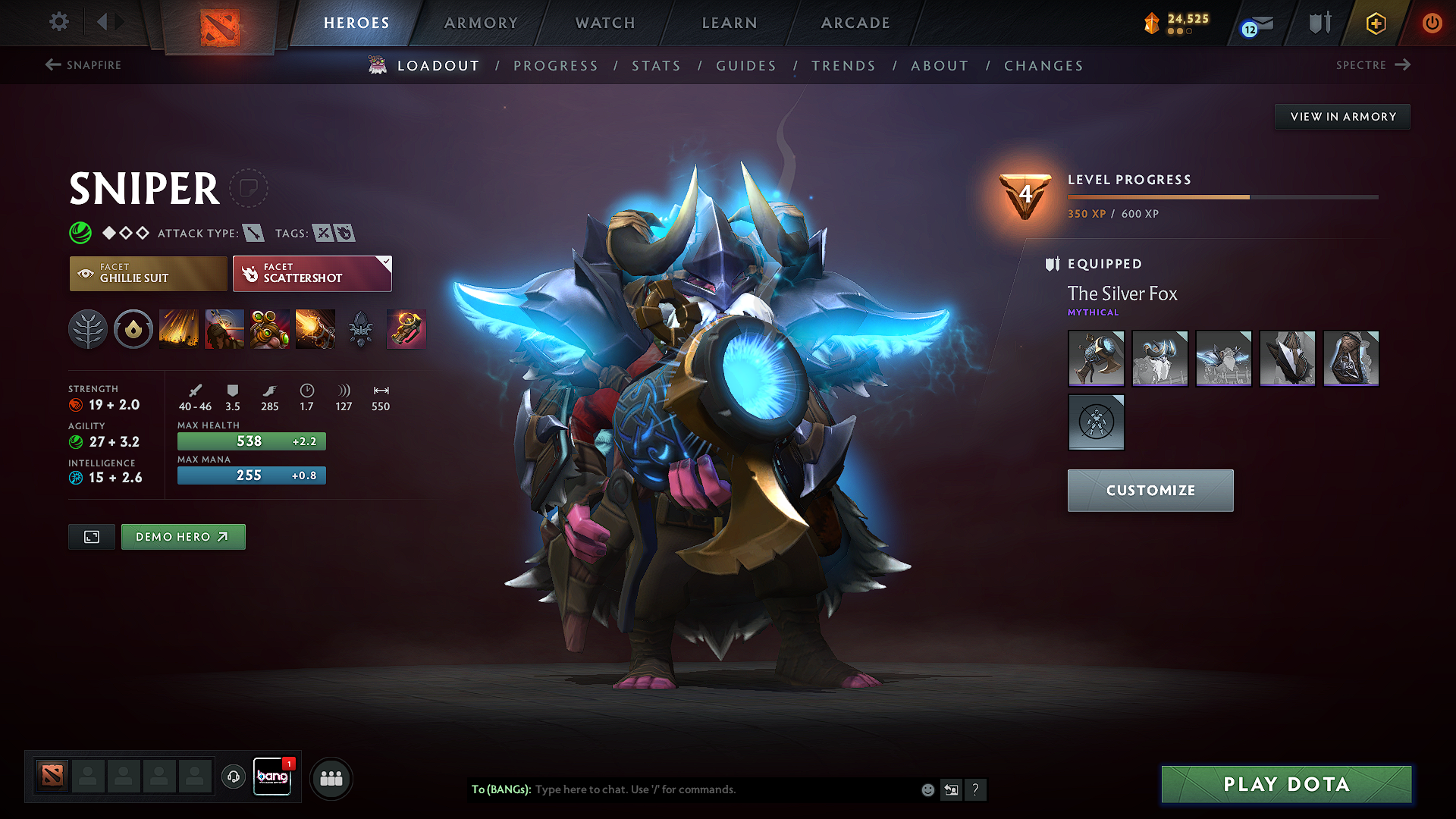
Task: Click the Dota Plus icon
Action: (x=1375, y=23)
